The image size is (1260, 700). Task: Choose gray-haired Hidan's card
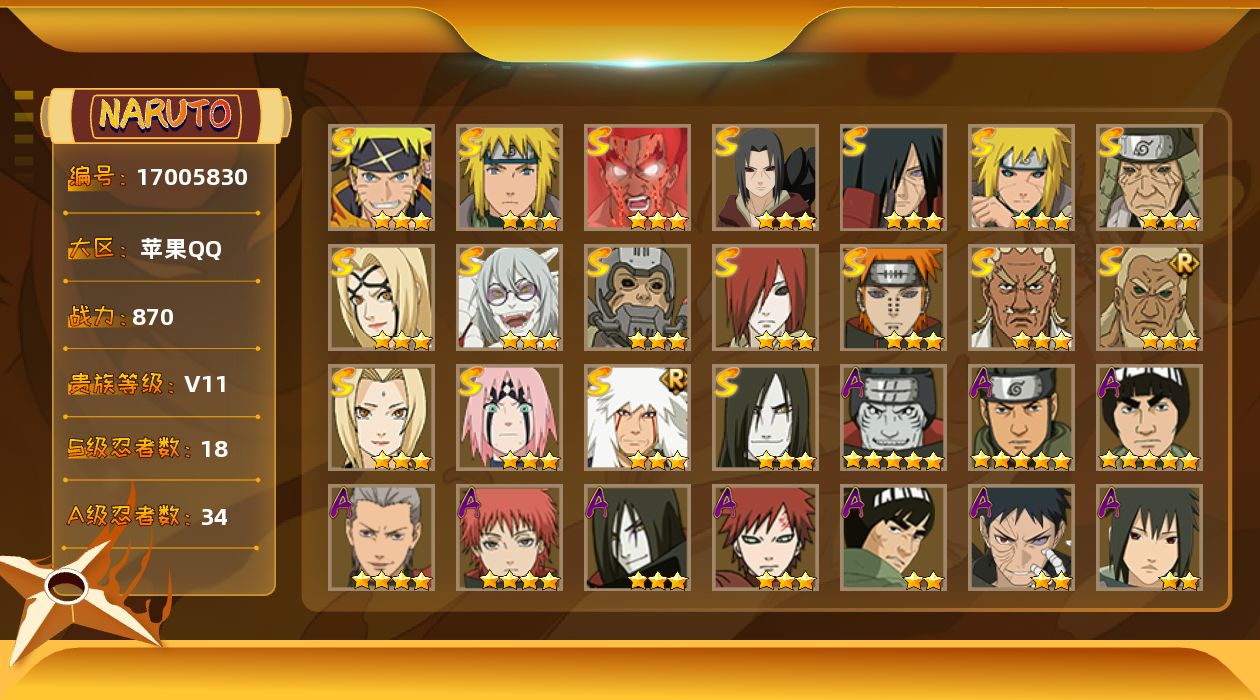pos(381,538)
